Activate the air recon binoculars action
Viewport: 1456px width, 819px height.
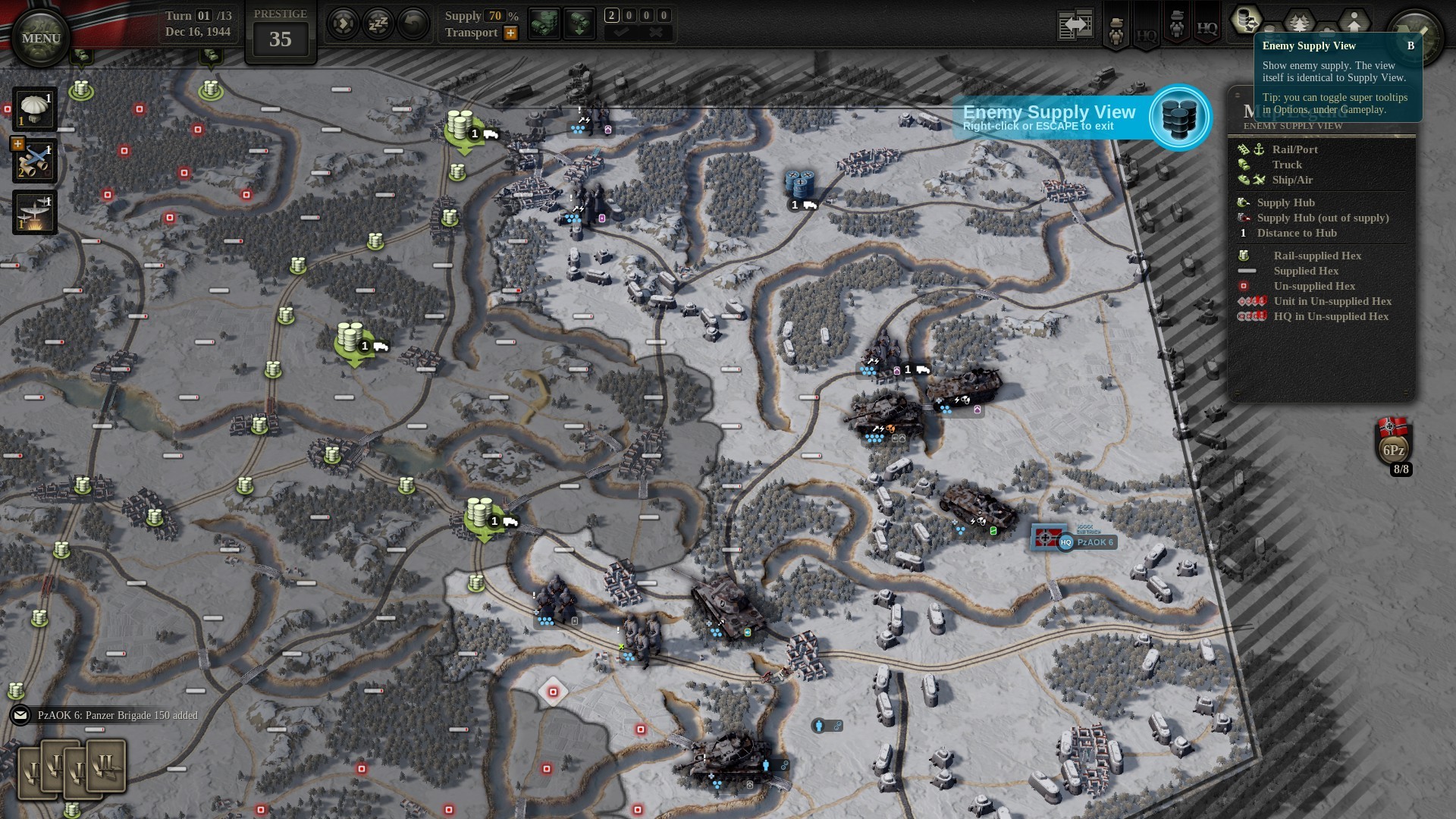pyautogui.click(x=34, y=161)
